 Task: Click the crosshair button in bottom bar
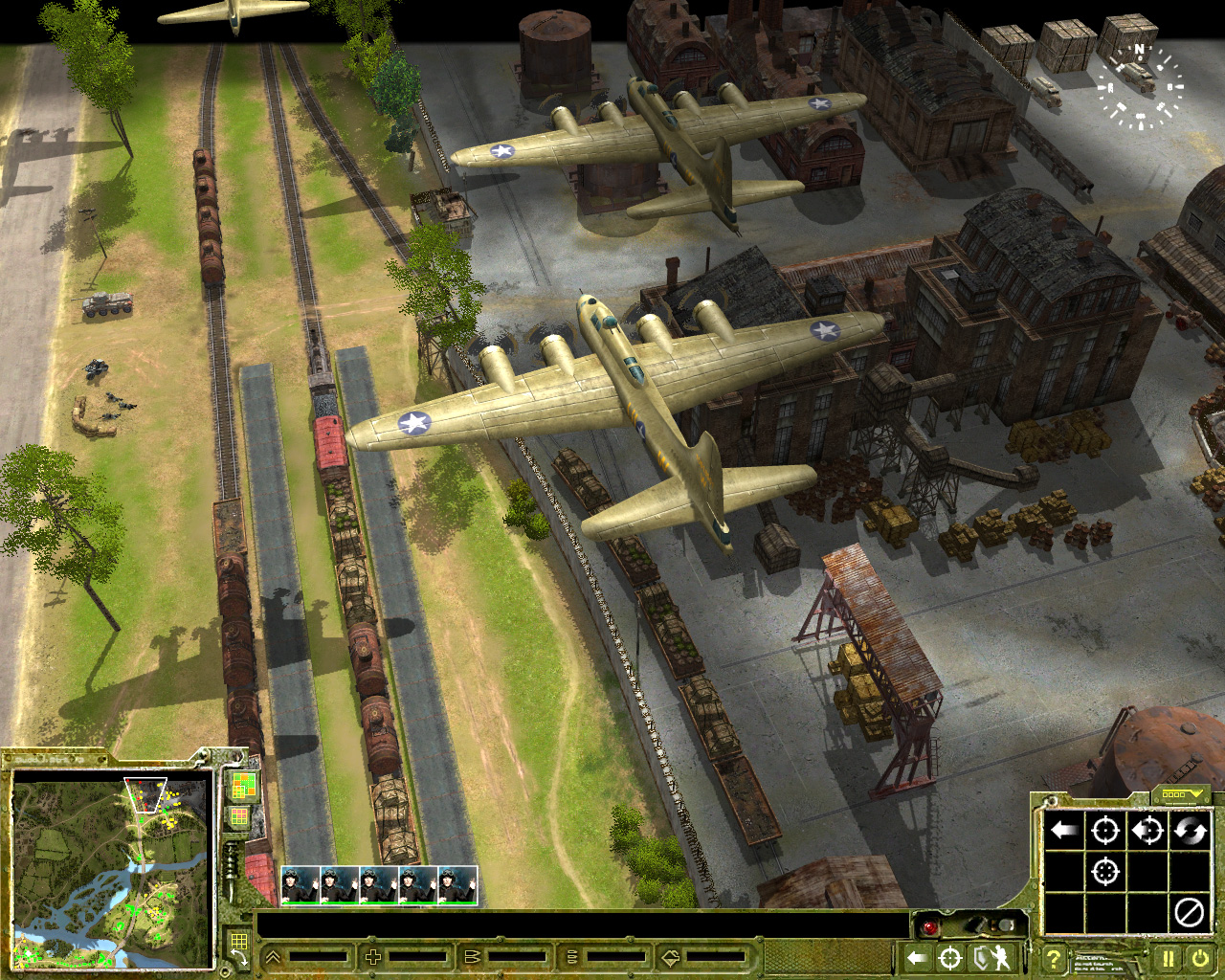950,957
